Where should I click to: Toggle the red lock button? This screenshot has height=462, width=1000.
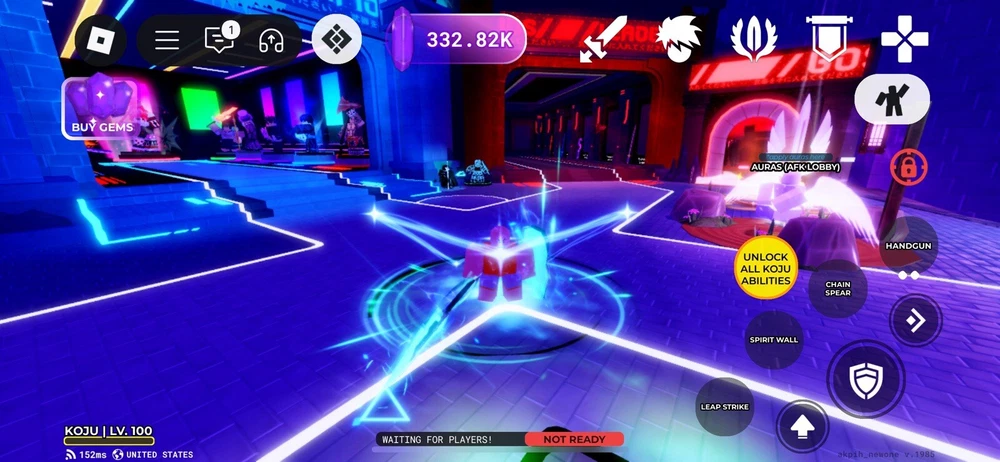pyautogui.click(x=908, y=167)
